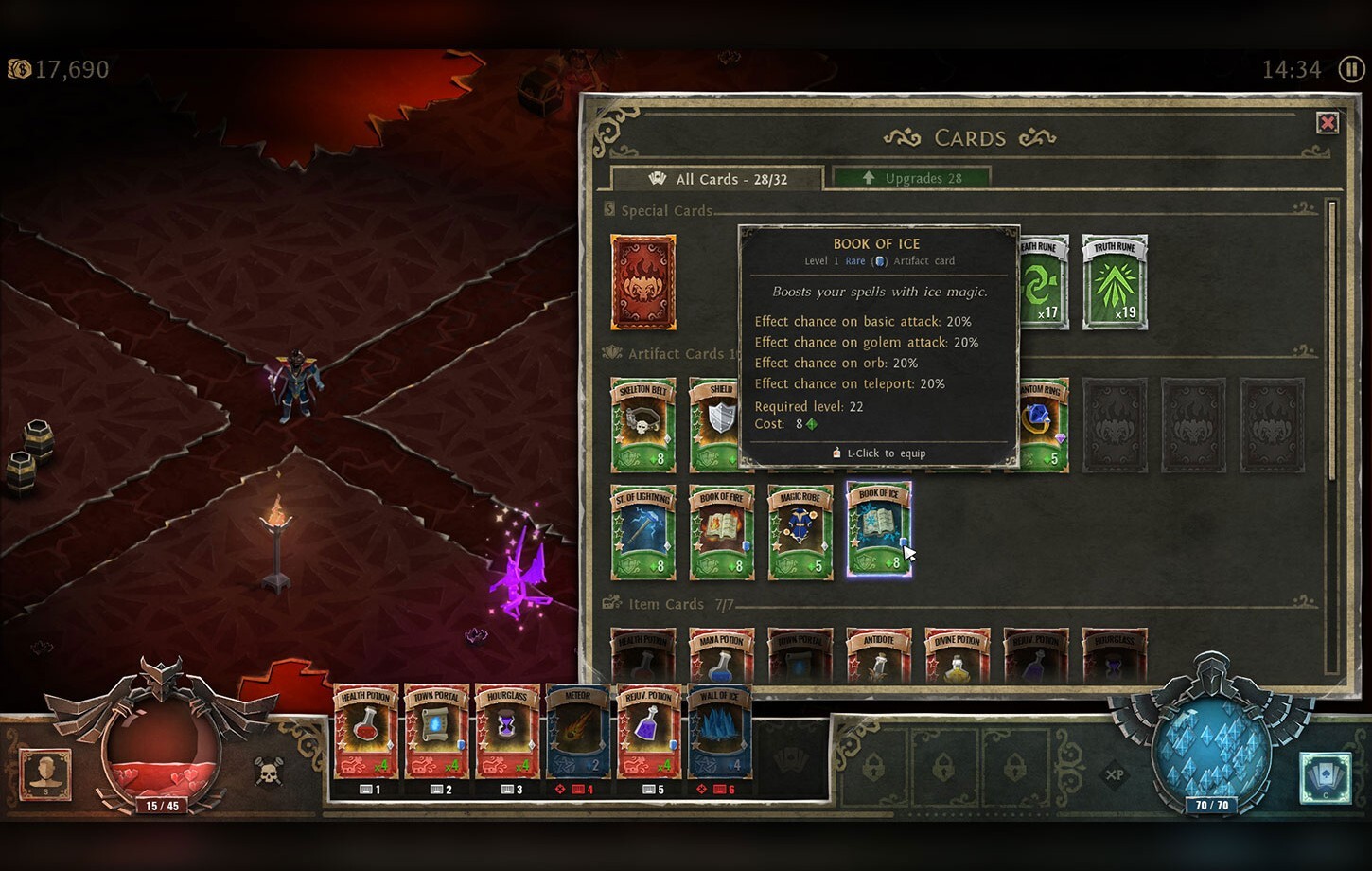Select the Magic Robe artifact card
This screenshot has height=871, width=1372.
click(800, 530)
